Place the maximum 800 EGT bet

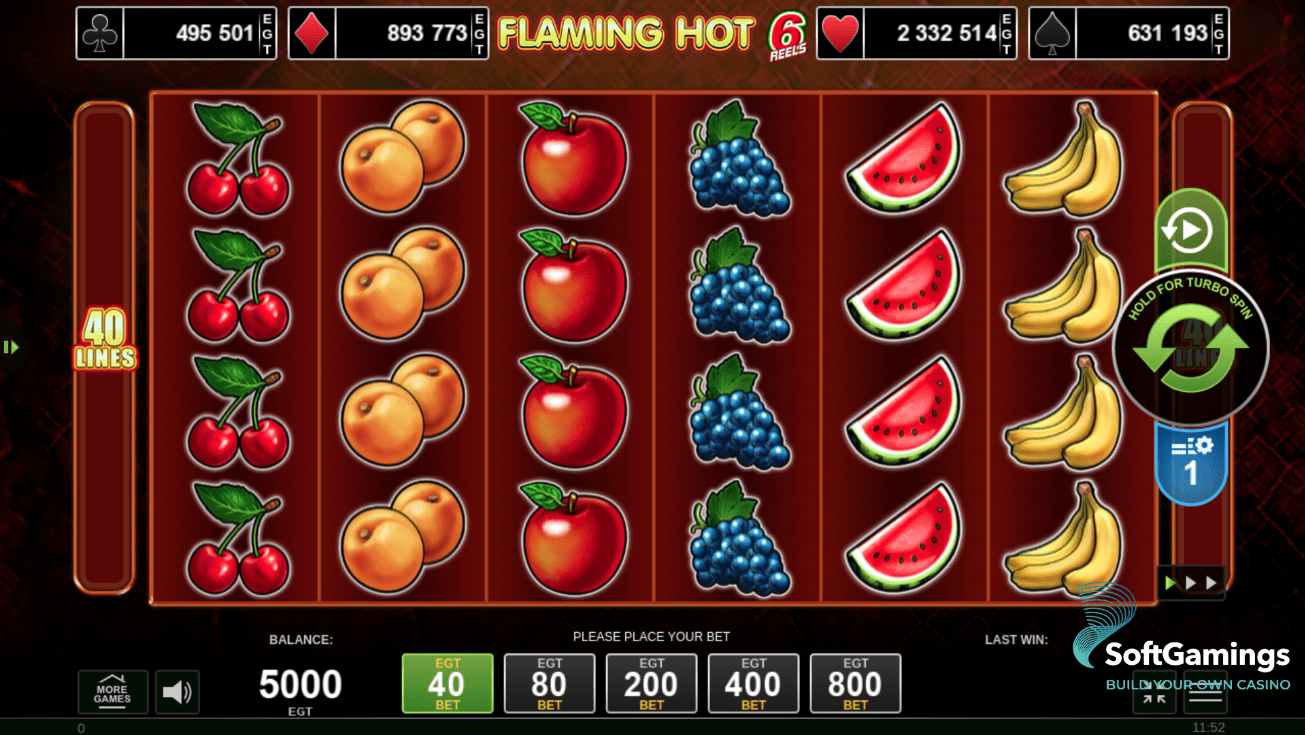[855, 683]
